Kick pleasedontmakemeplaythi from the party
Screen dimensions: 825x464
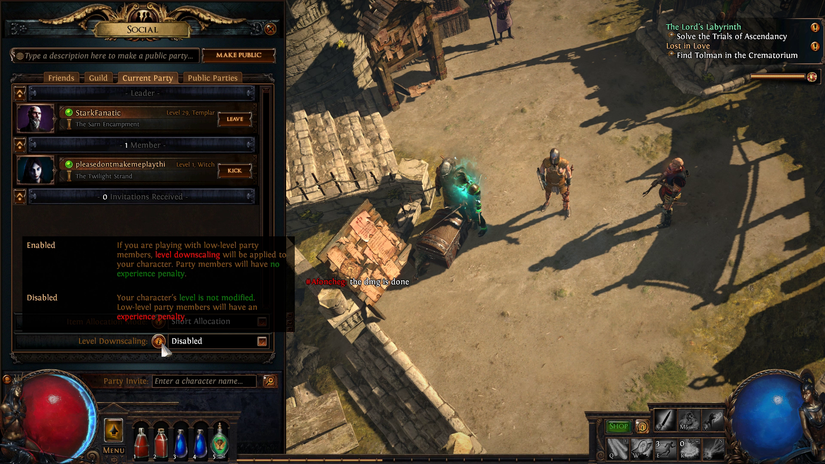click(235, 170)
